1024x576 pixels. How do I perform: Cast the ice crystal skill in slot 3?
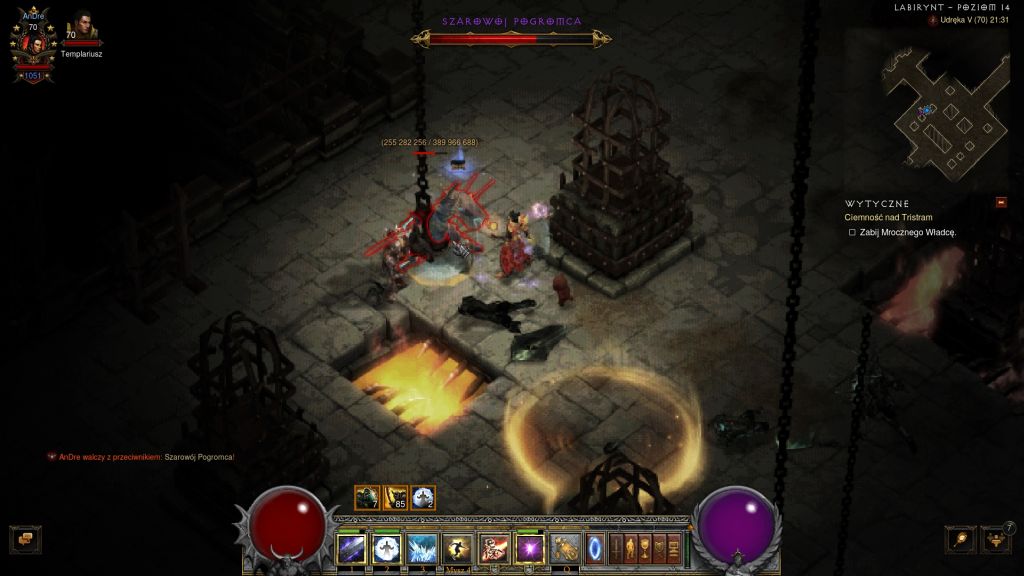(x=422, y=549)
